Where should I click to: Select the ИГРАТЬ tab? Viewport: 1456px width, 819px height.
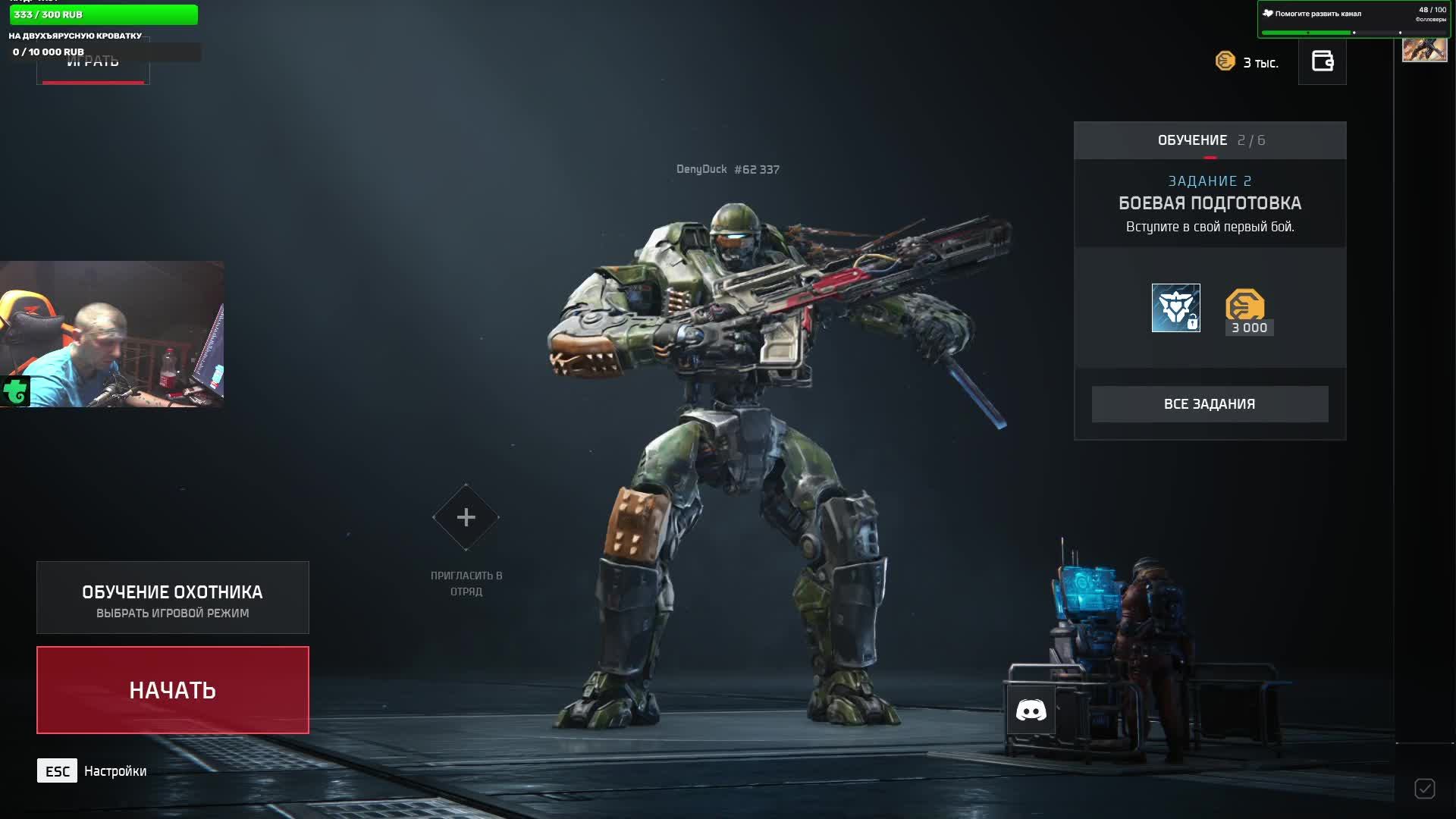[x=93, y=64]
